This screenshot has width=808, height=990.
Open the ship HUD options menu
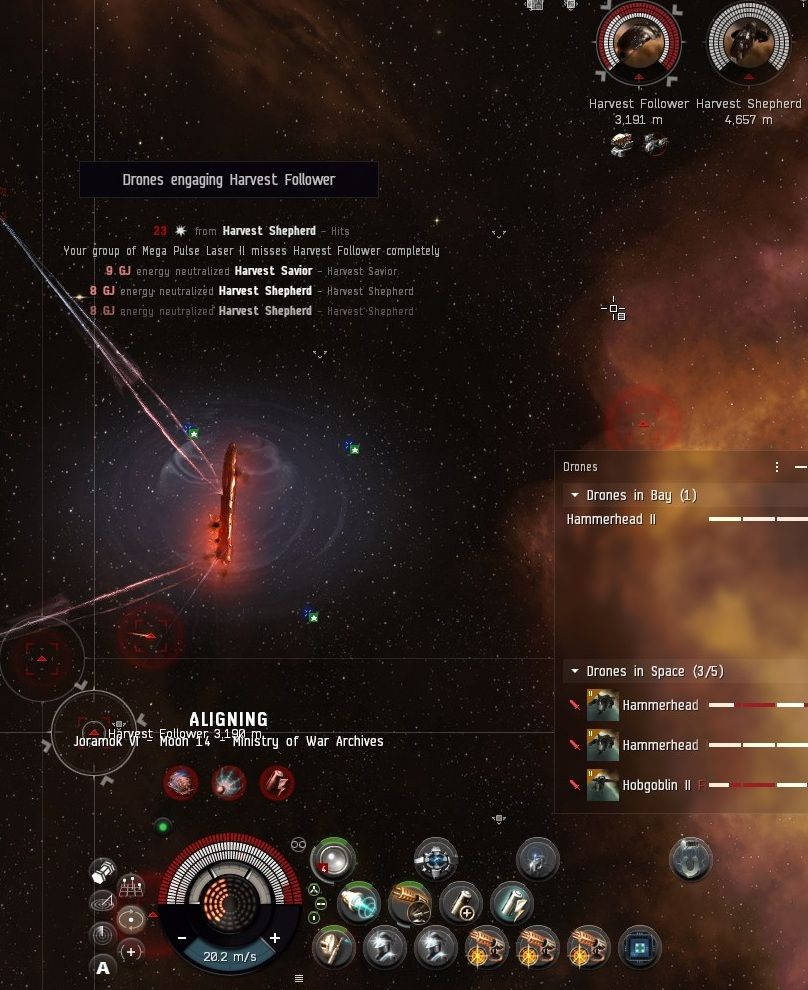298,978
